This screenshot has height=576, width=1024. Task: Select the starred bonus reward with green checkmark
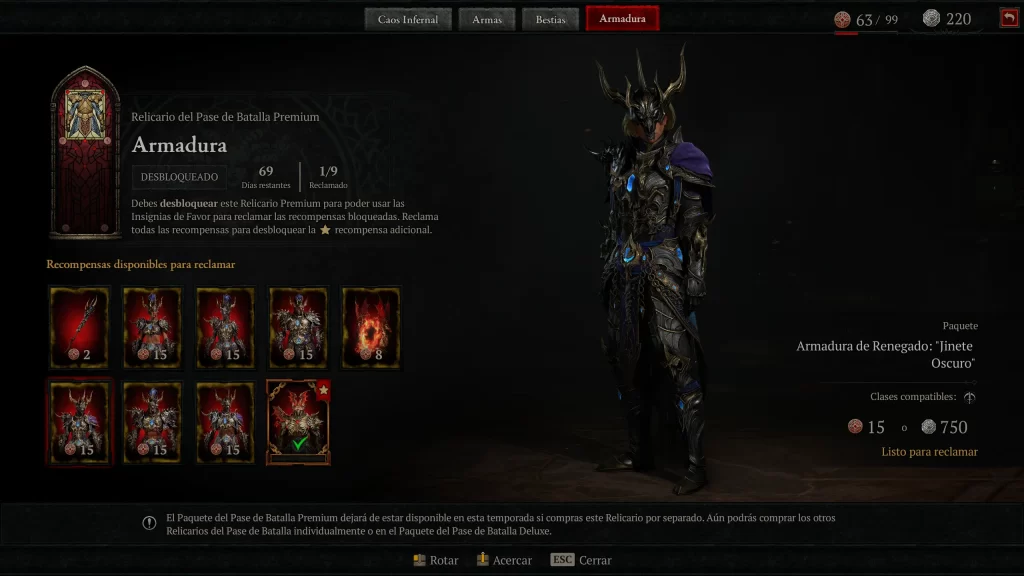pyautogui.click(x=298, y=422)
